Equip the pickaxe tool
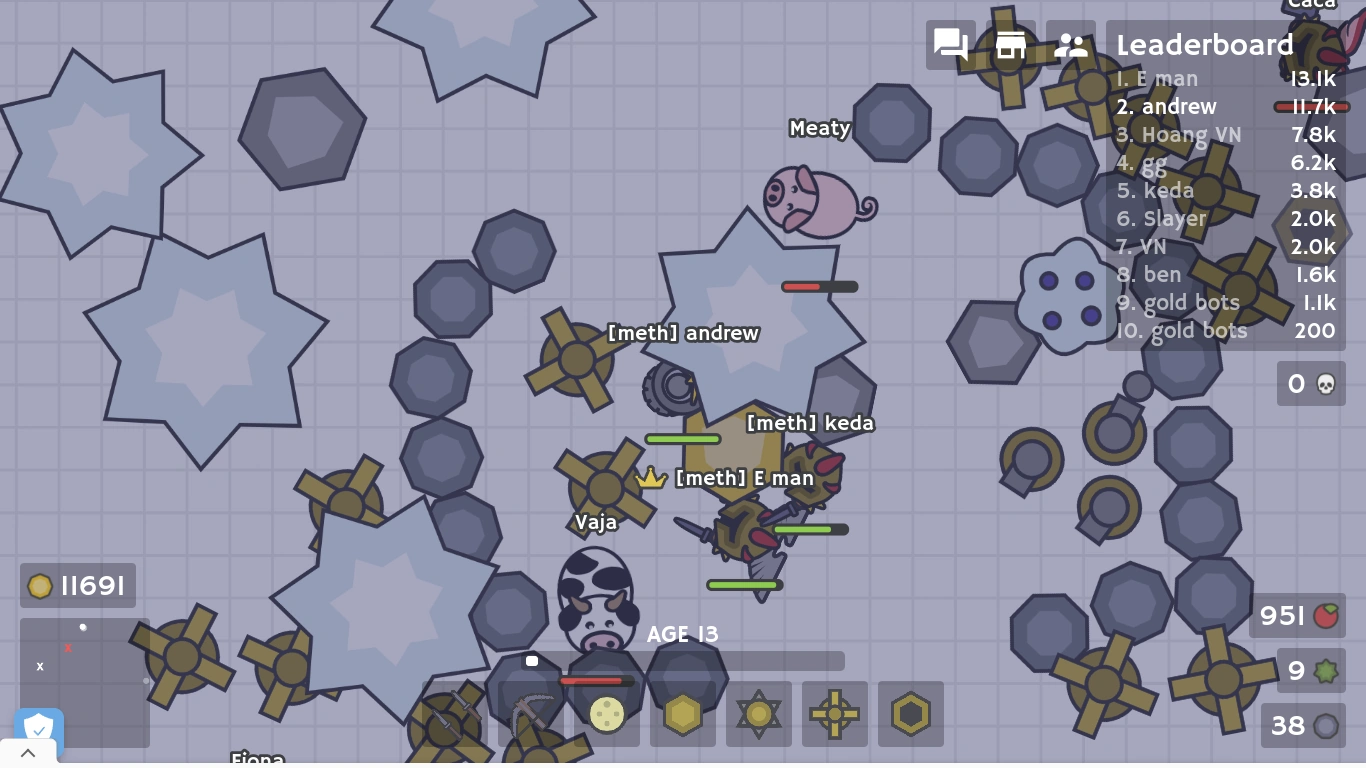This screenshot has width=1366, height=768. (x=530, y=714)
